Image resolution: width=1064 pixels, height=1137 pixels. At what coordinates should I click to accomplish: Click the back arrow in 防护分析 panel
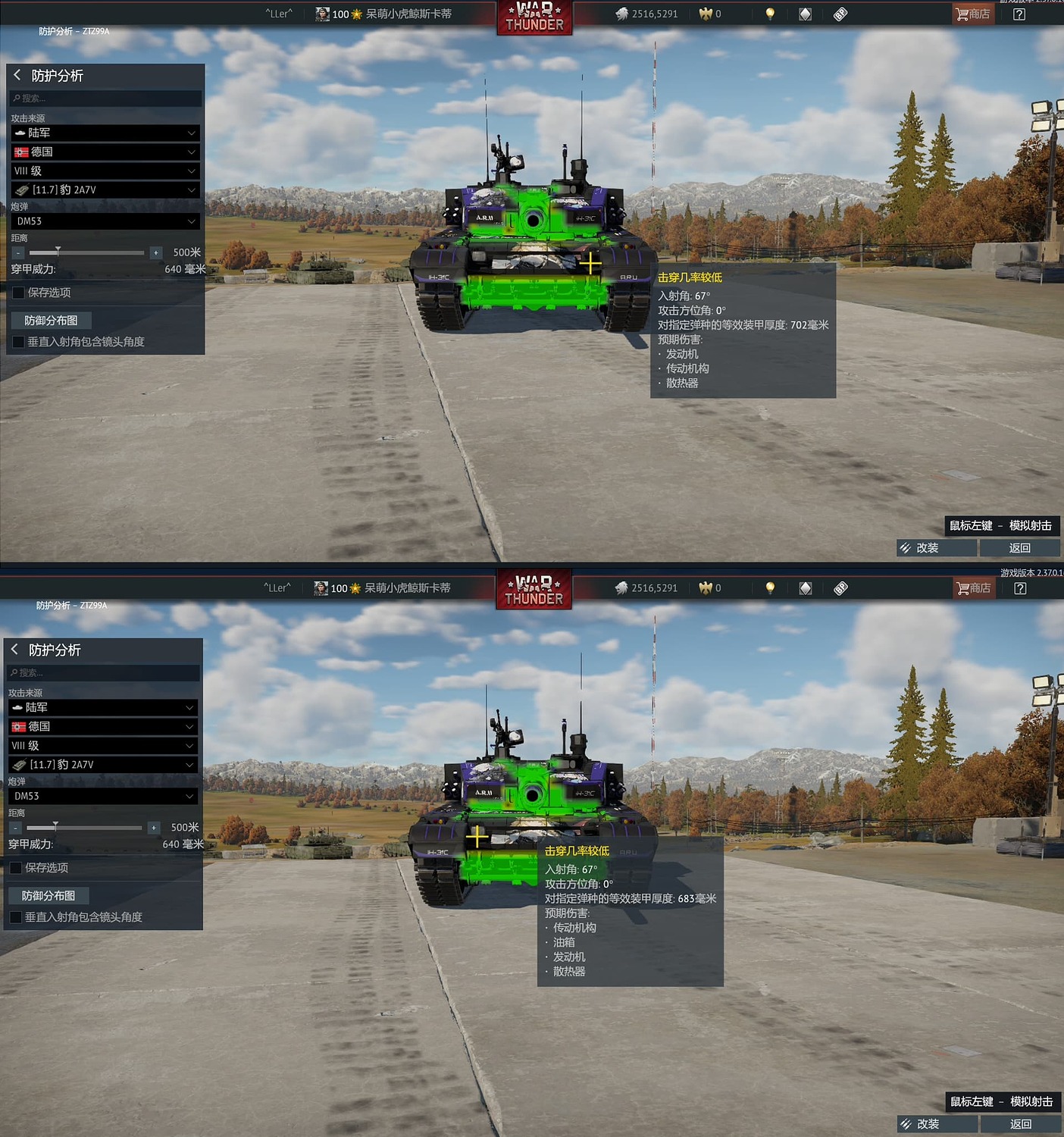pyautogui.click(x=17, y=75)
